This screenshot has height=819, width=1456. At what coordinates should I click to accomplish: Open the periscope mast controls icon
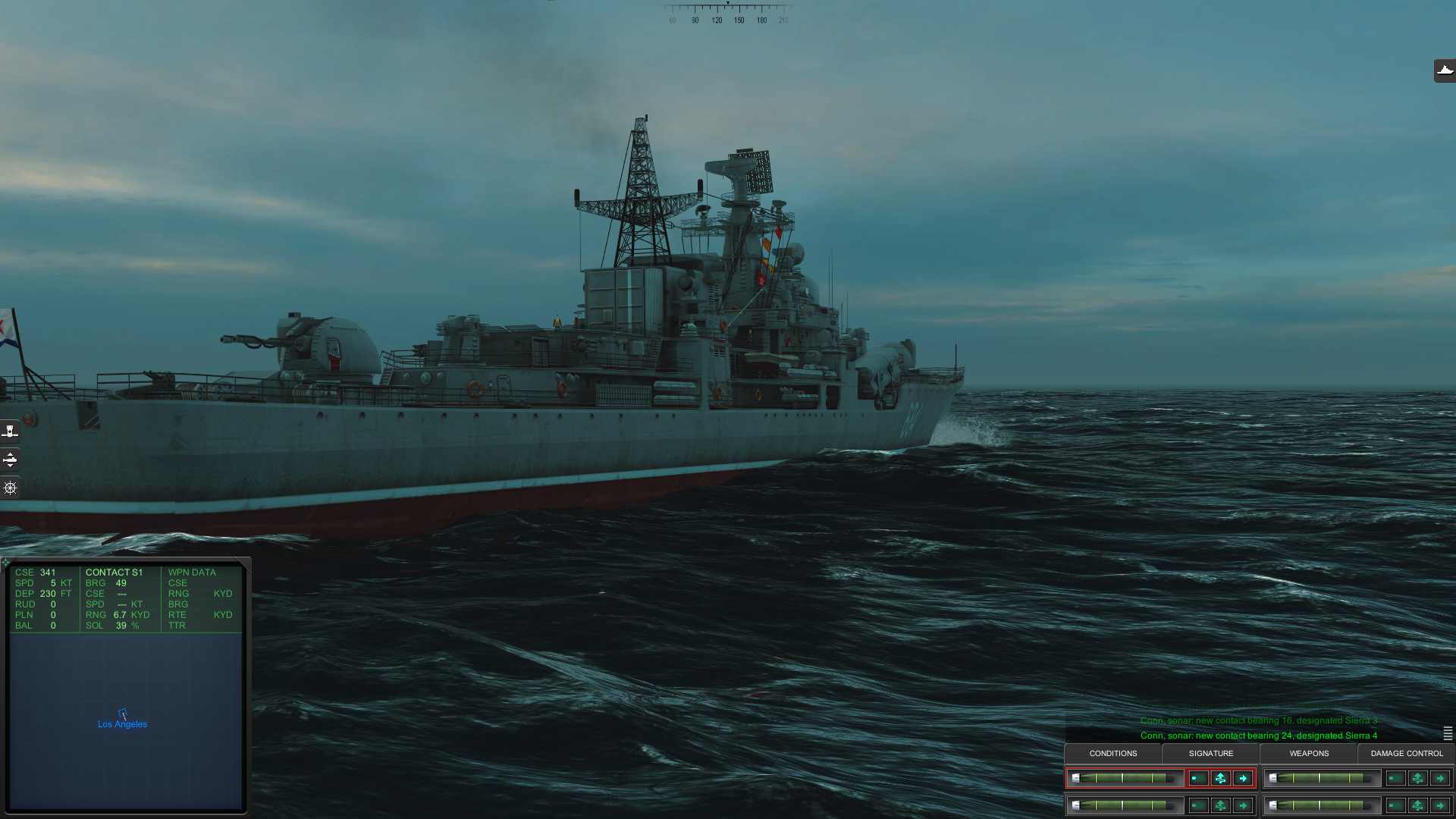(10, 431)
